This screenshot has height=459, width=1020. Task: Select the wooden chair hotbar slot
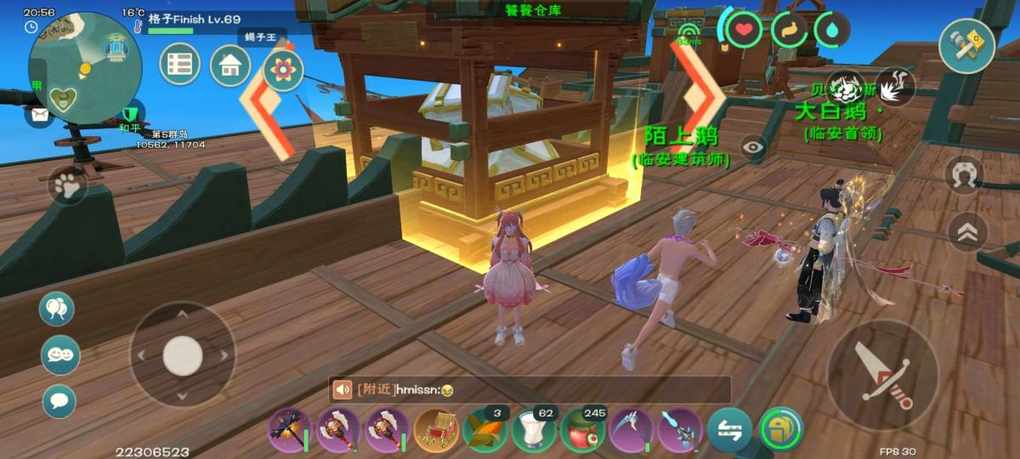pyautogui.click(x=435, y=430)
